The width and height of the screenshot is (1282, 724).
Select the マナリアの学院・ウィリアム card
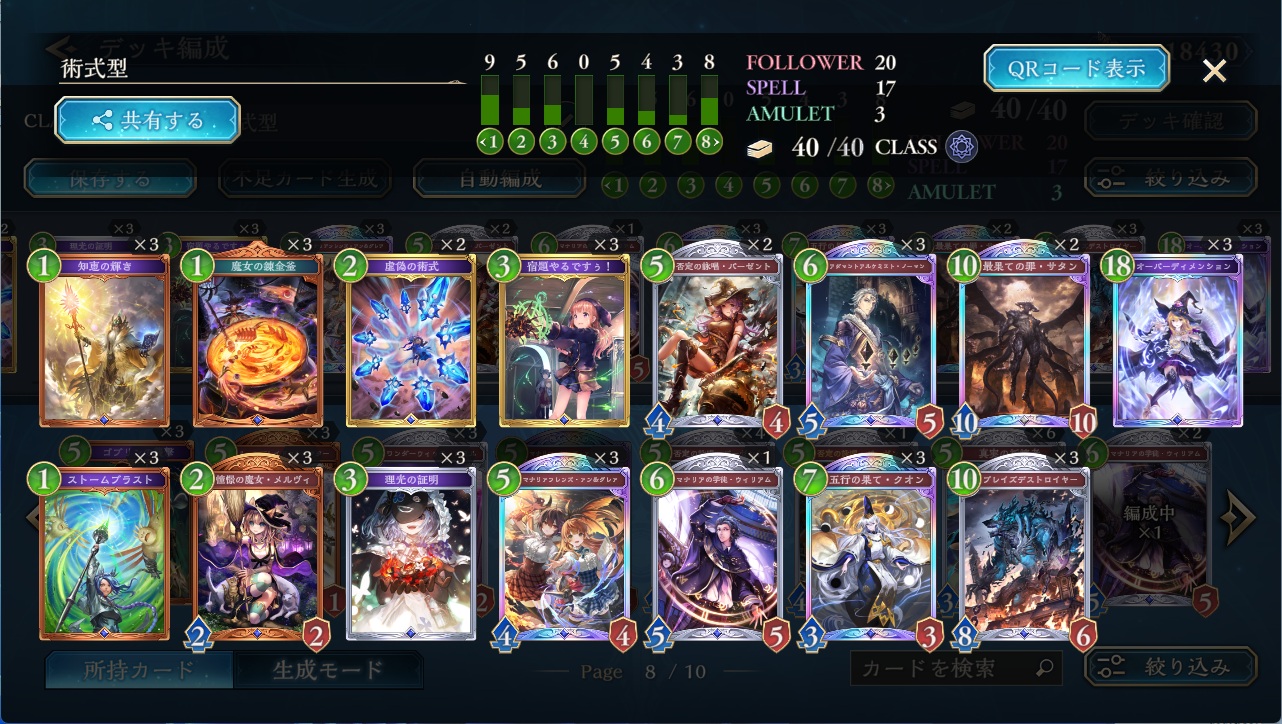[x=717, y=553]
